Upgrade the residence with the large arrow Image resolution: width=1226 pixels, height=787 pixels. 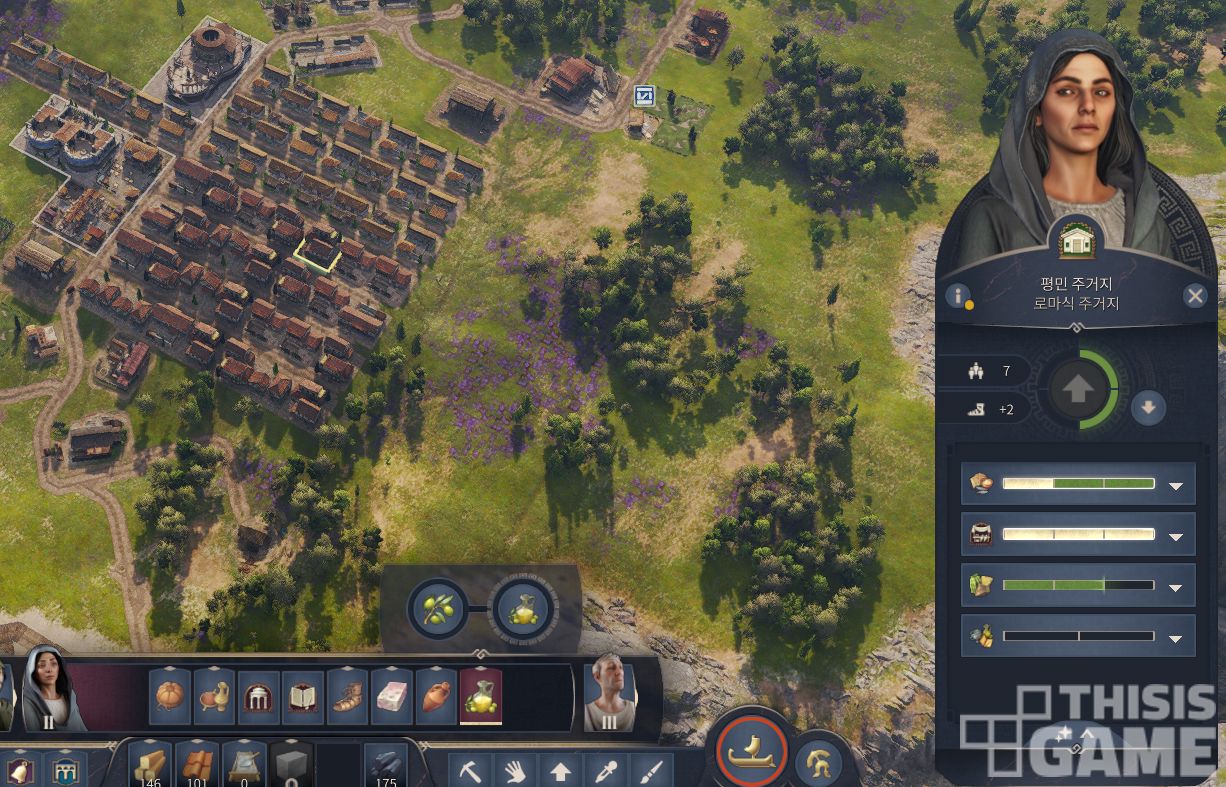1077,389
